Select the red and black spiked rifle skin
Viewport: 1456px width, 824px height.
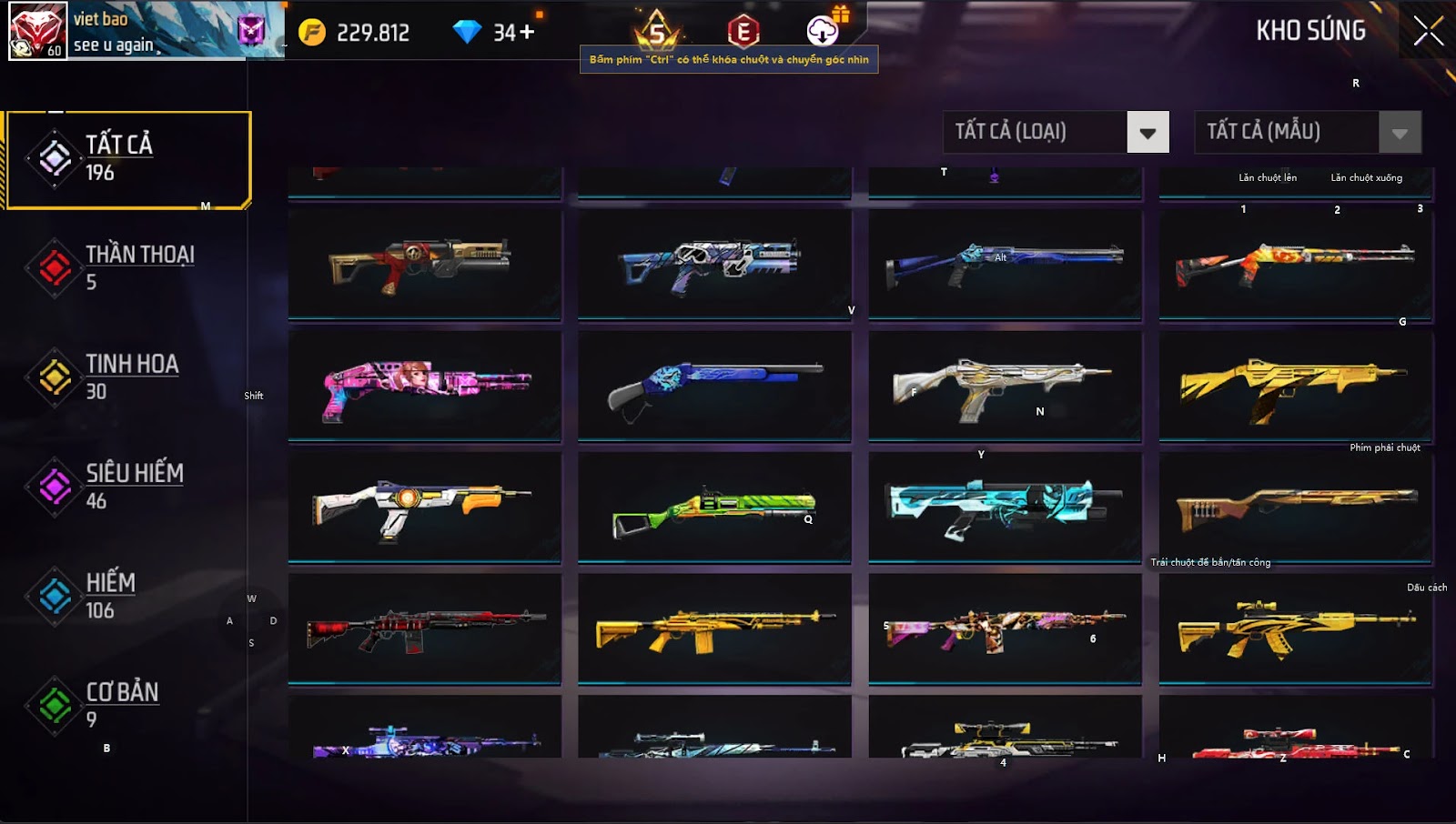click(425, 628)
